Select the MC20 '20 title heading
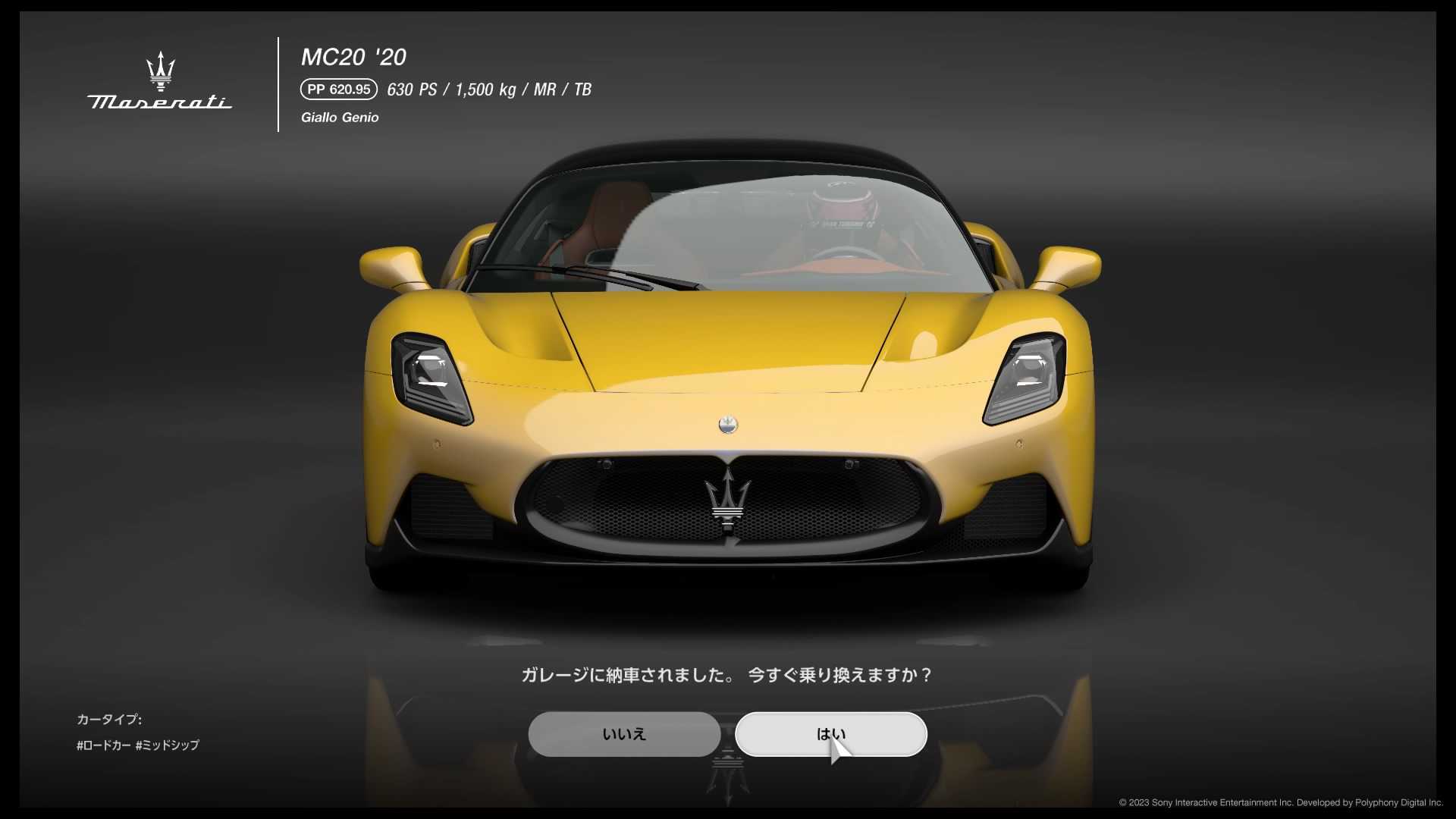The height and width of the screenshot is (819, 1456). click(x=353, y=56)
